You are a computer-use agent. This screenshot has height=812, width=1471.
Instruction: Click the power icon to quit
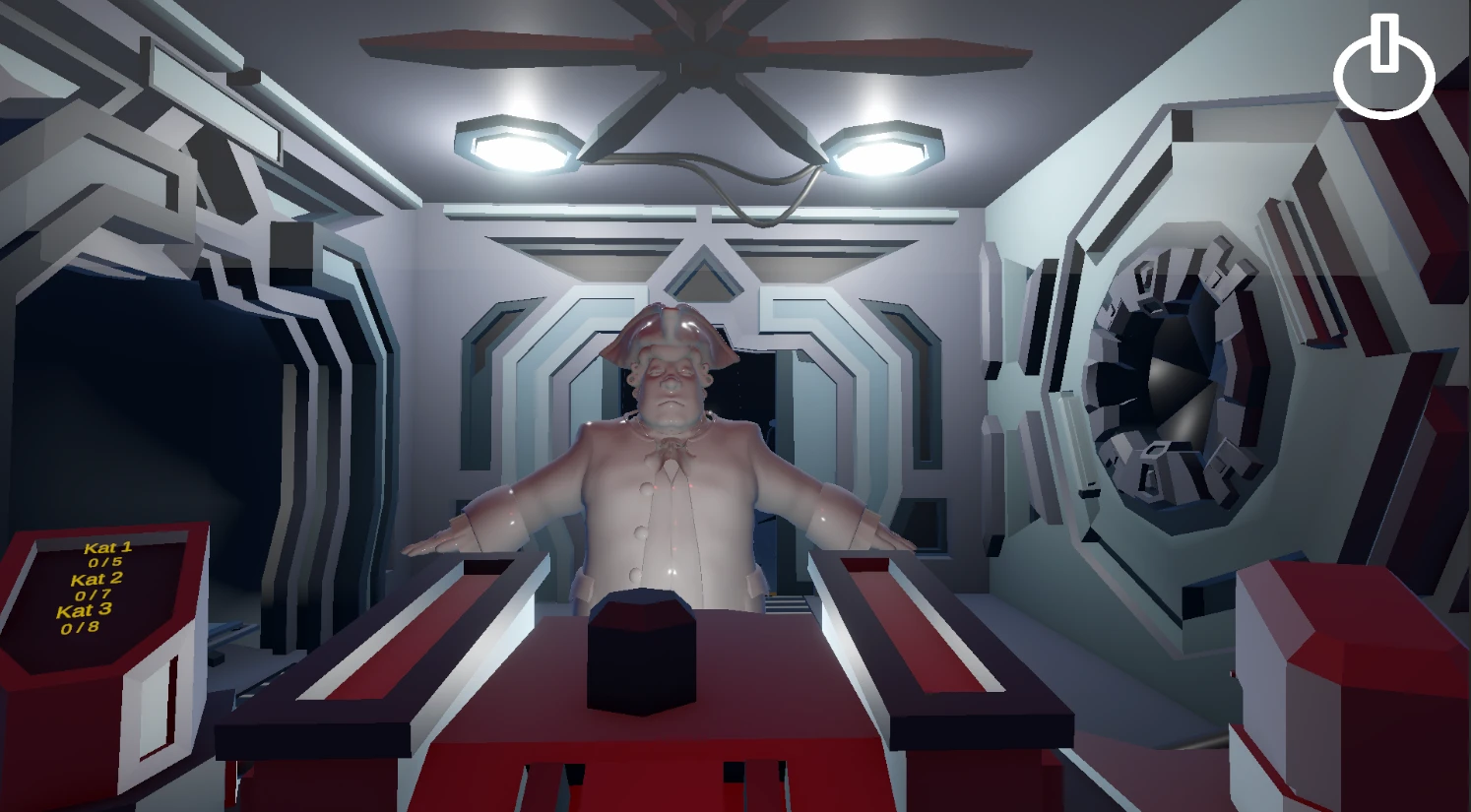pos(1383,68)
